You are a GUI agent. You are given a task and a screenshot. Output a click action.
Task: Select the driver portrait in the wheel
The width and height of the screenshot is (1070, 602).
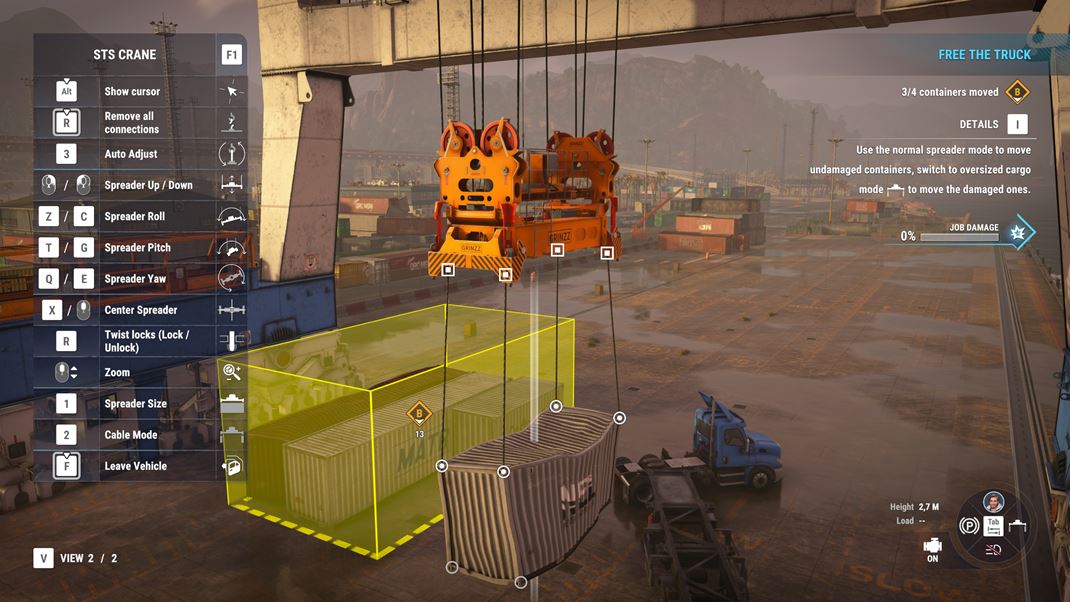pyautogui.click(x=993, y=503)
